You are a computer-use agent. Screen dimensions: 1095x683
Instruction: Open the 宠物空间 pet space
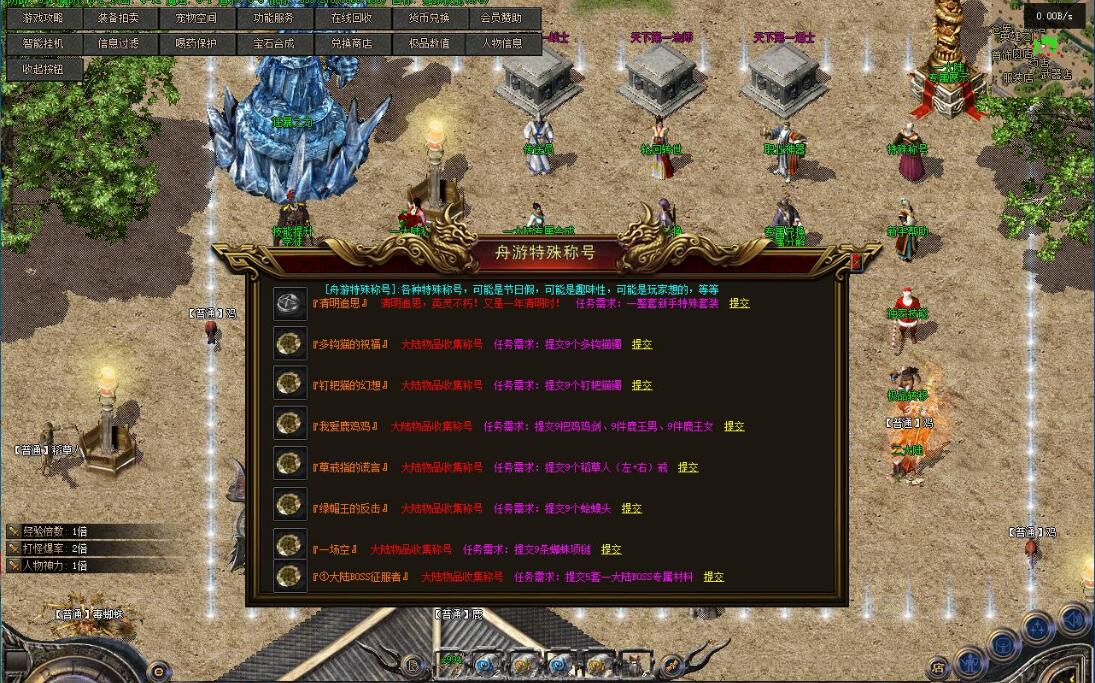click(x=196, y=19)
